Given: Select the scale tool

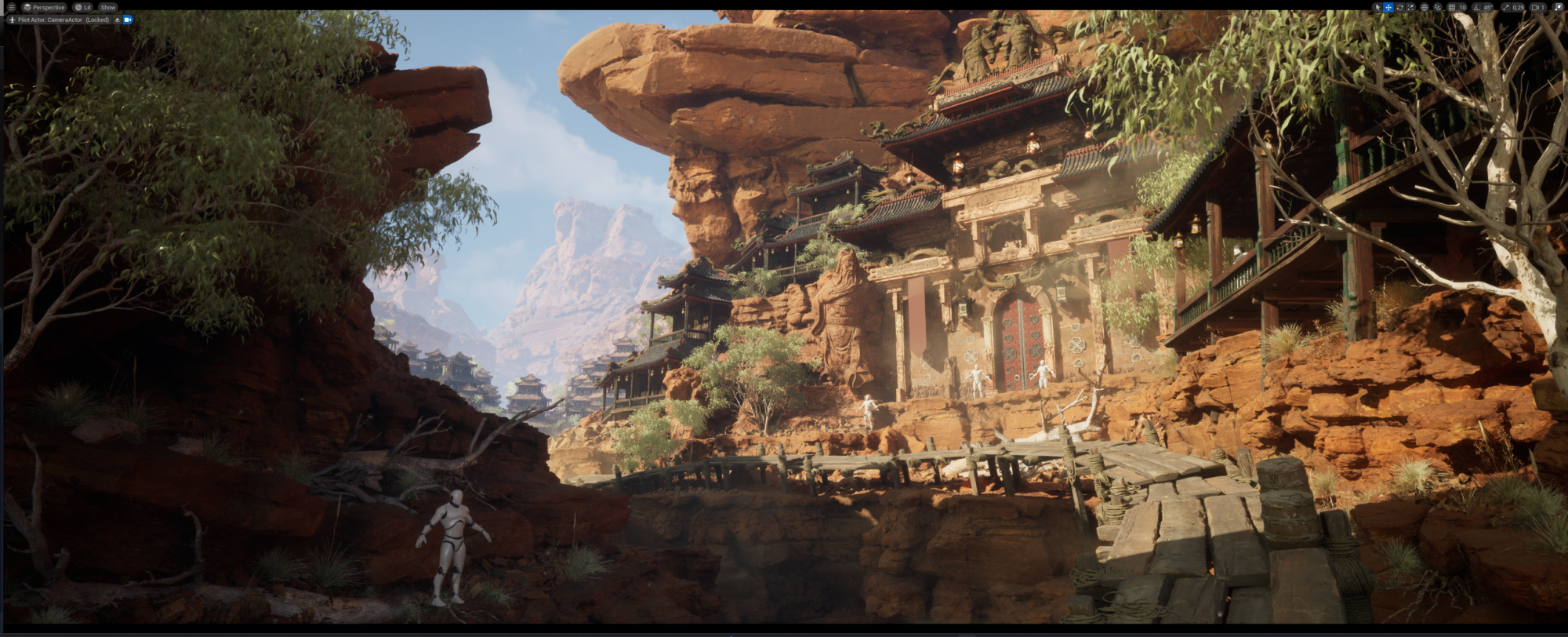Looking at the screenshot, I should (1410, 7).
